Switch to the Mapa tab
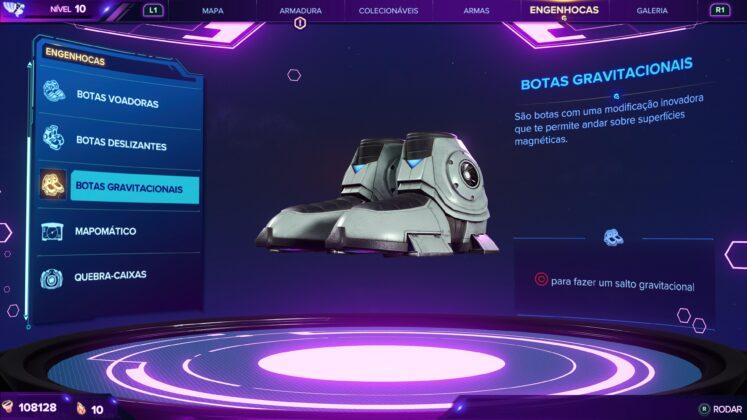The image size is (747, 420). [213, 10]
